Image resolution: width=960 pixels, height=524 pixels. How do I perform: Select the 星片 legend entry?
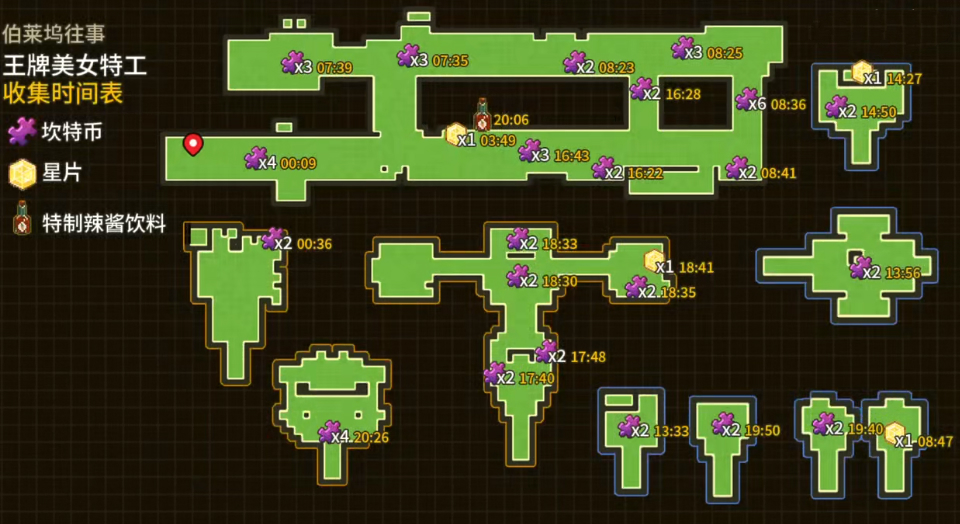tap(23, 174)
